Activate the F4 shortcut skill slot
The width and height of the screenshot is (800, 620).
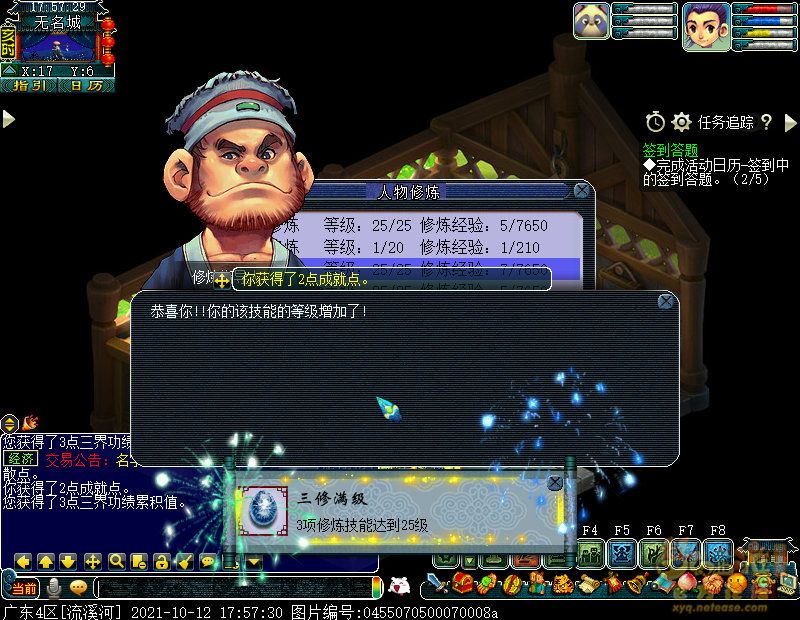click(x=590, y=552)
